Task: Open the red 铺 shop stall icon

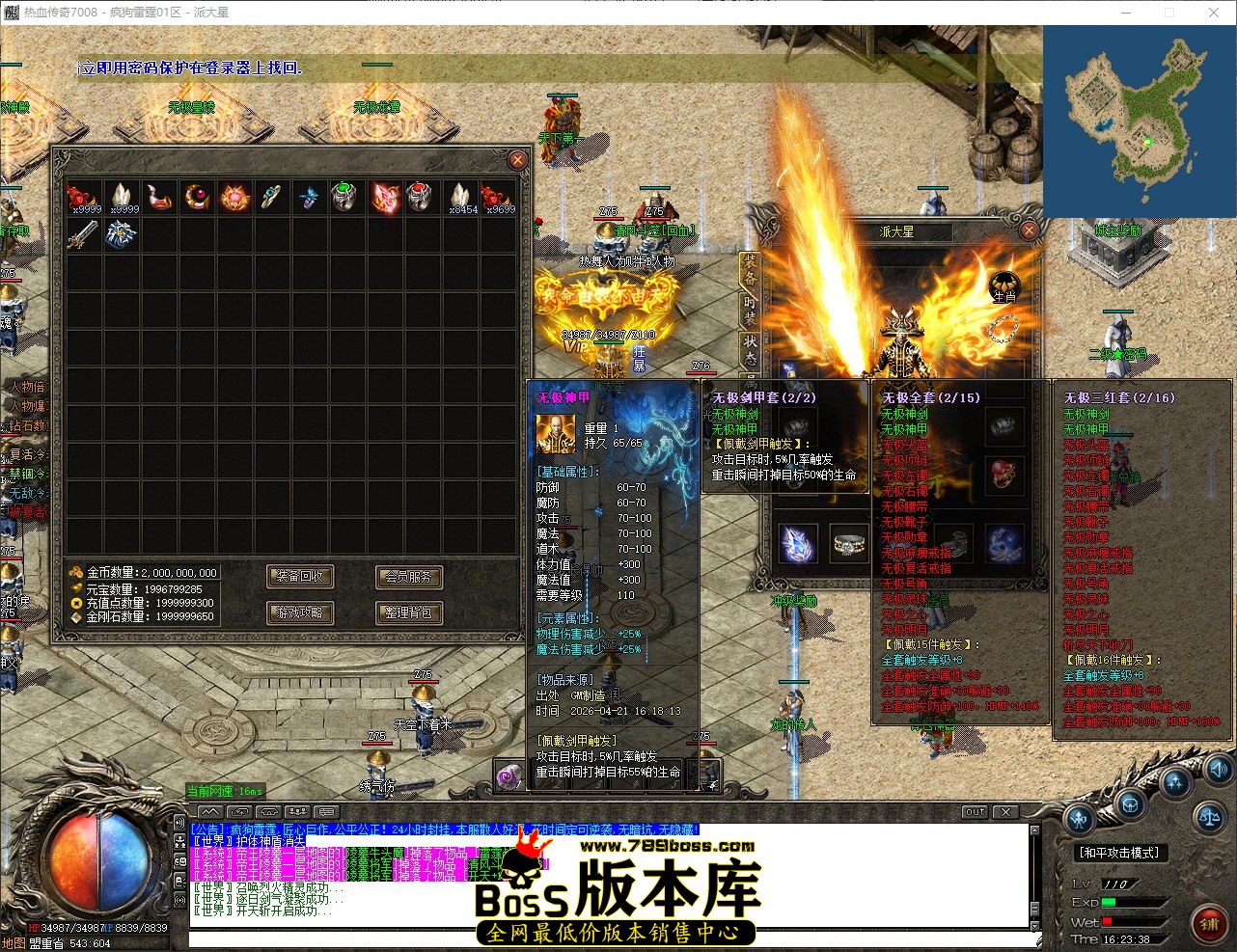Action: (1210, 923)
